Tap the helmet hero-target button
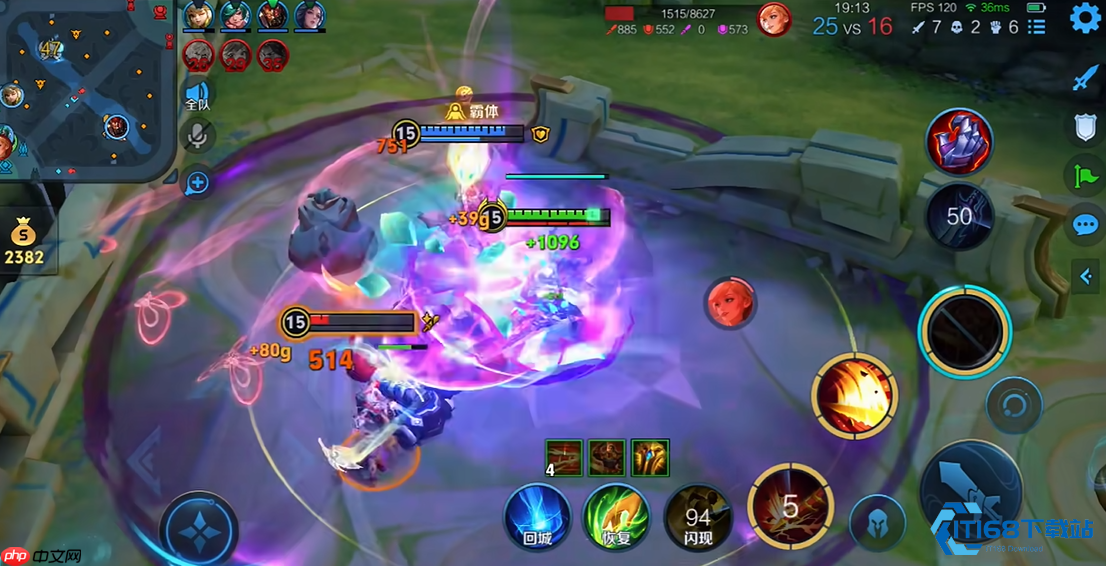 (x=877, y=523)
